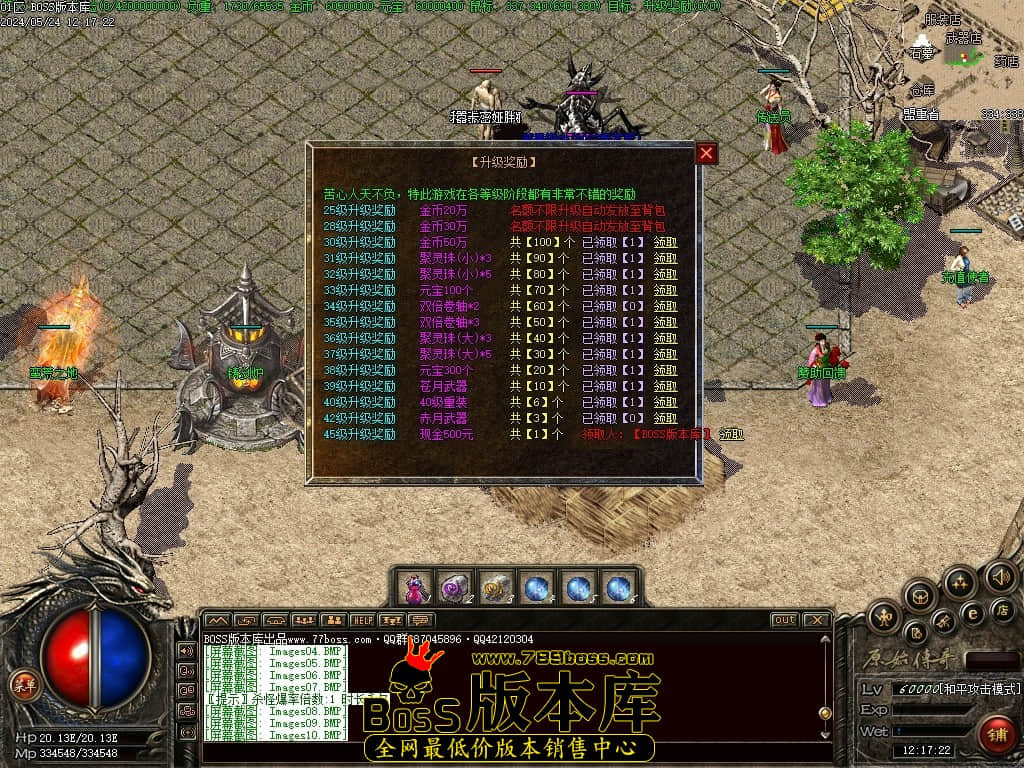1024x768 pixels.
Task: Claim the level 33 元宝100个 reward
Action: pyautogui.click(x=665, y=291)
